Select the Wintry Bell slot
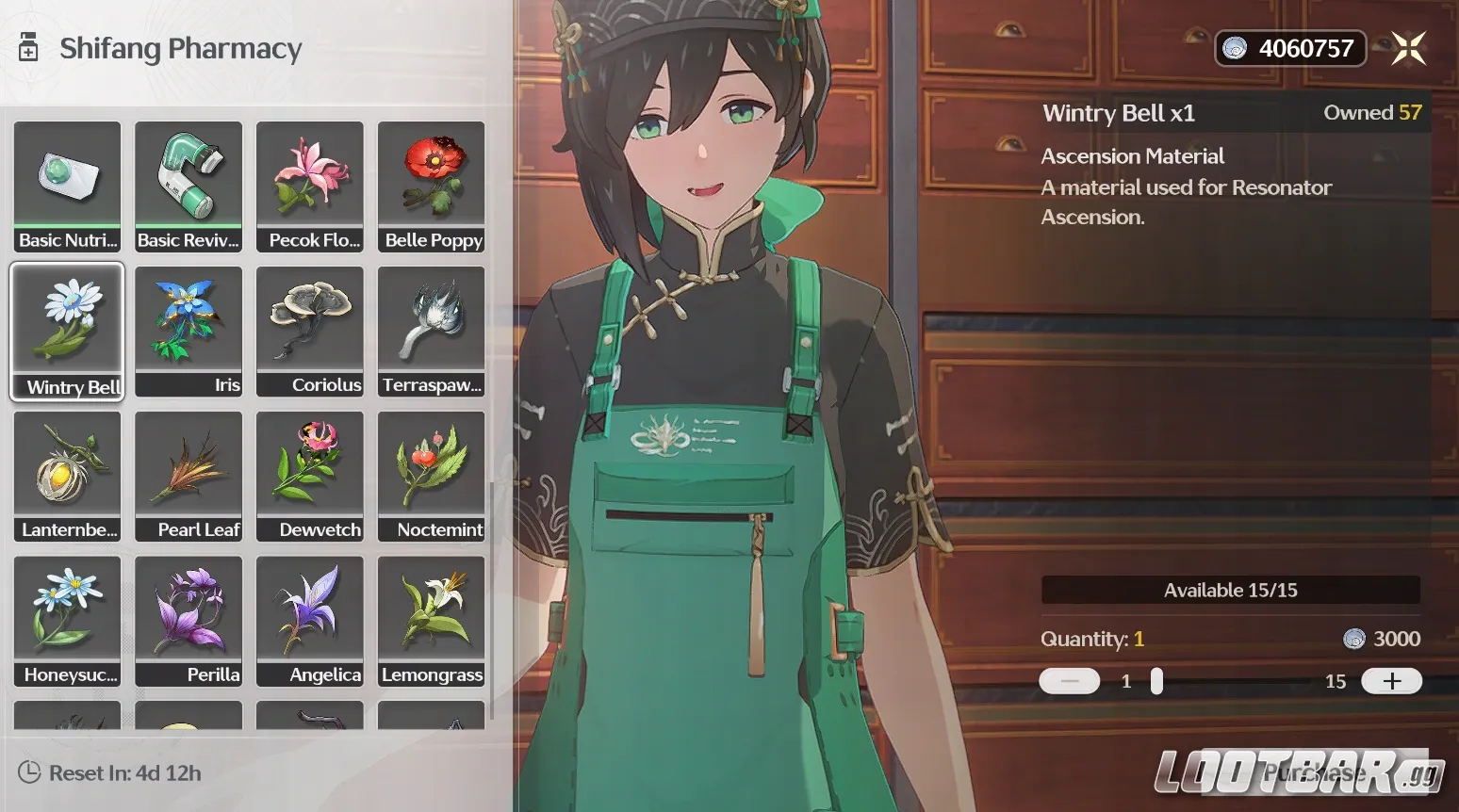Viewport: 1459px width, 812px height. [x=67, y=331]
